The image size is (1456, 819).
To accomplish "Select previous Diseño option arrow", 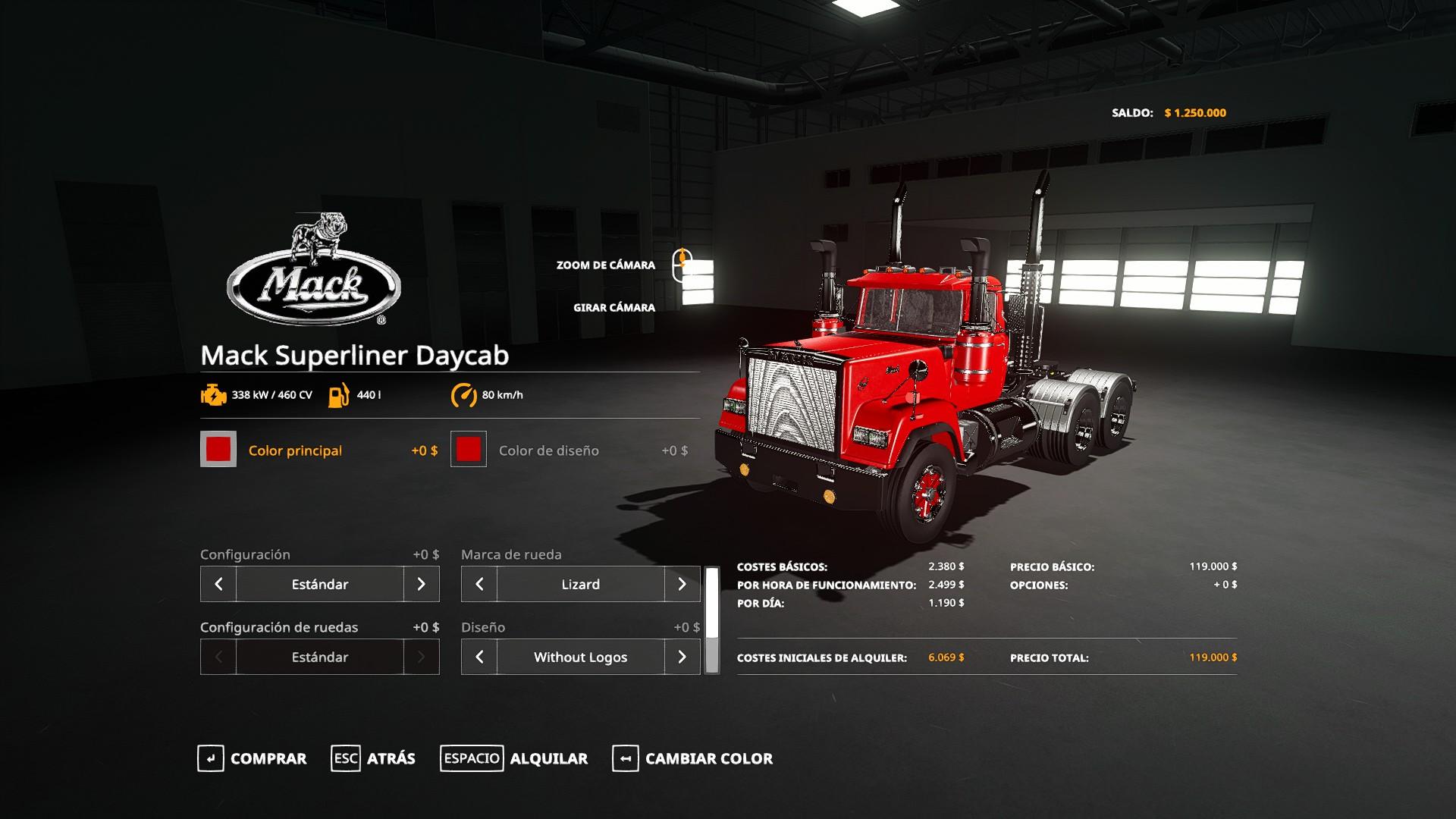I will click(x=479, y=657).
